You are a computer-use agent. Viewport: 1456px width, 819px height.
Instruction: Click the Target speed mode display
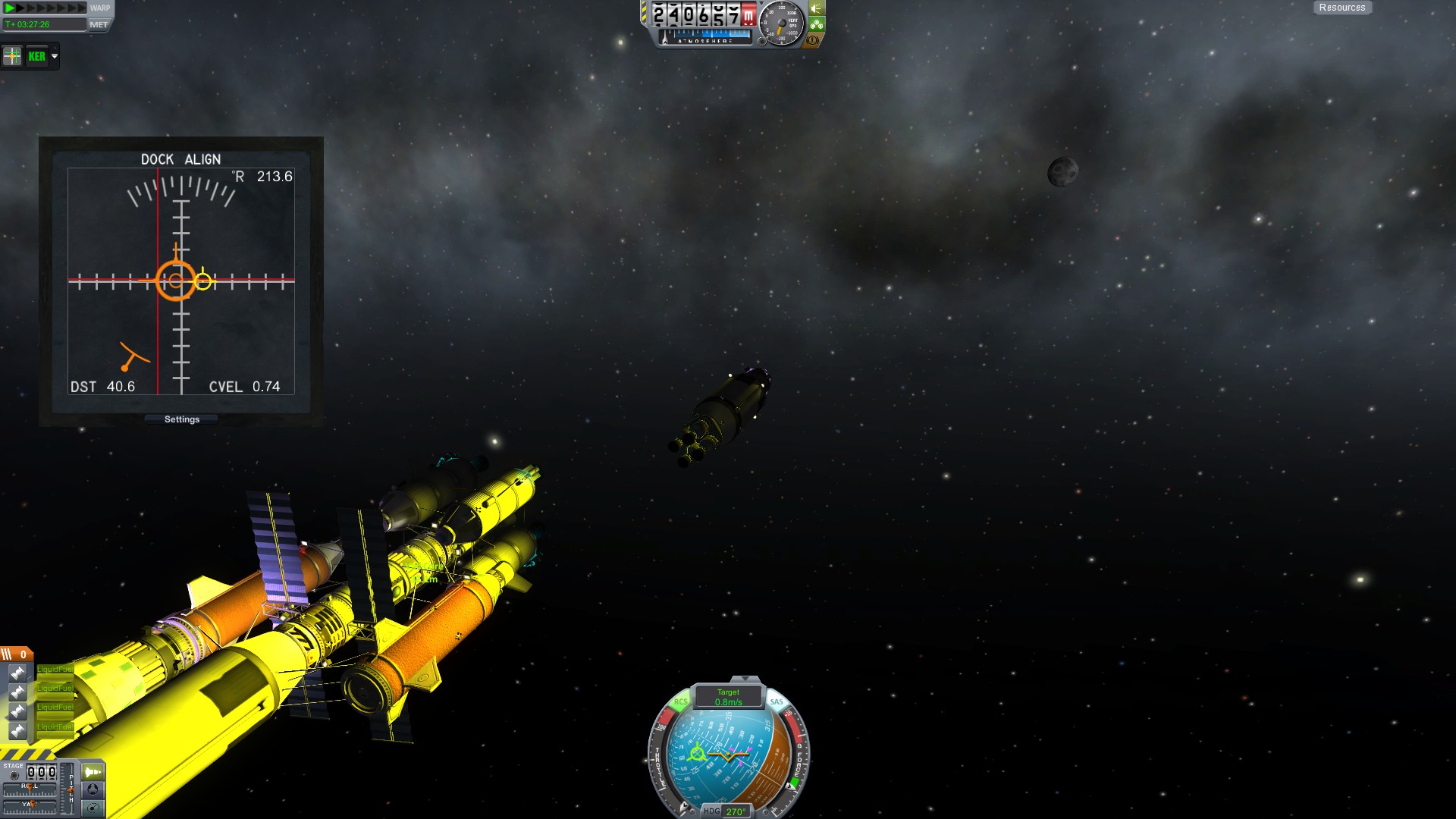(x=728, y=697)
